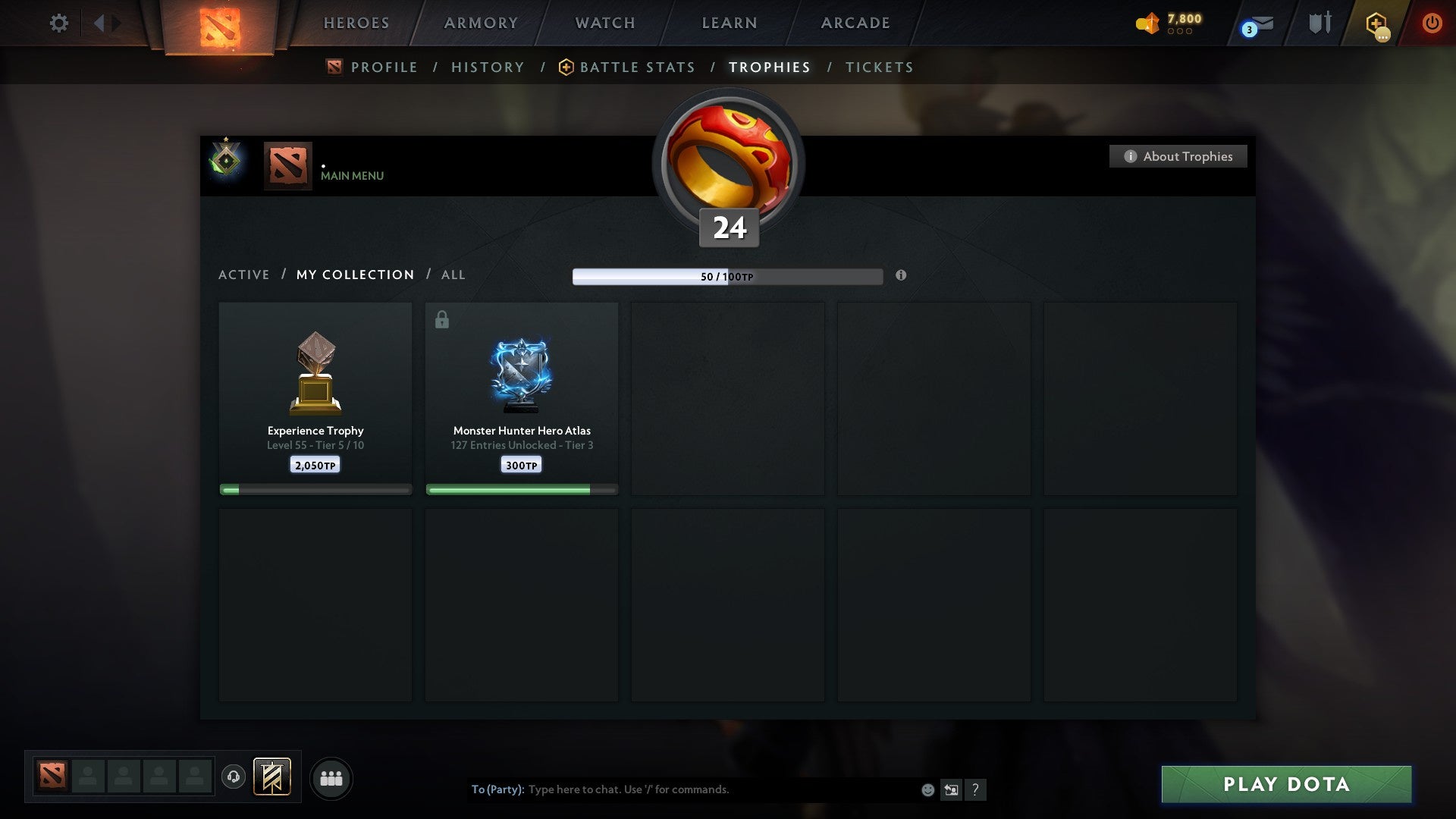Click the 50/100 TP progress bar

coord(728,276)
